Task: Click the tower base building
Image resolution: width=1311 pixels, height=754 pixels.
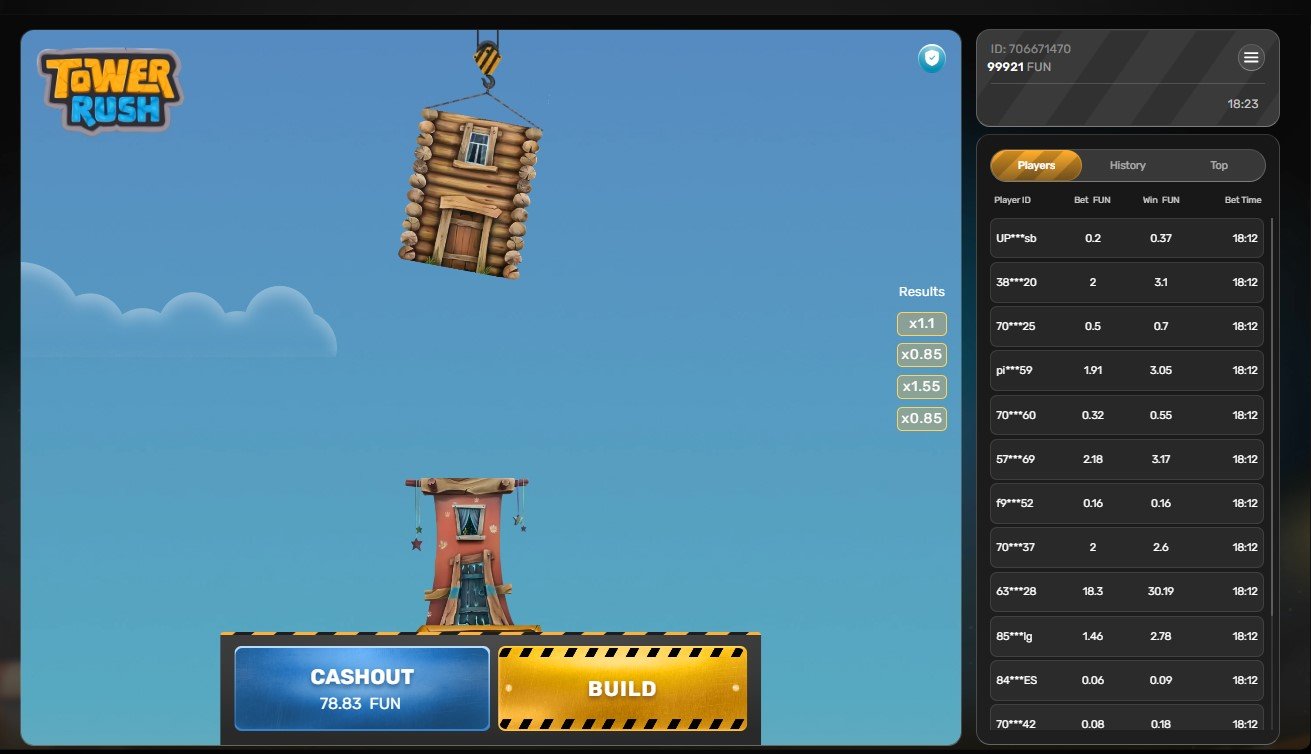Action: click(x=466, y=550)
